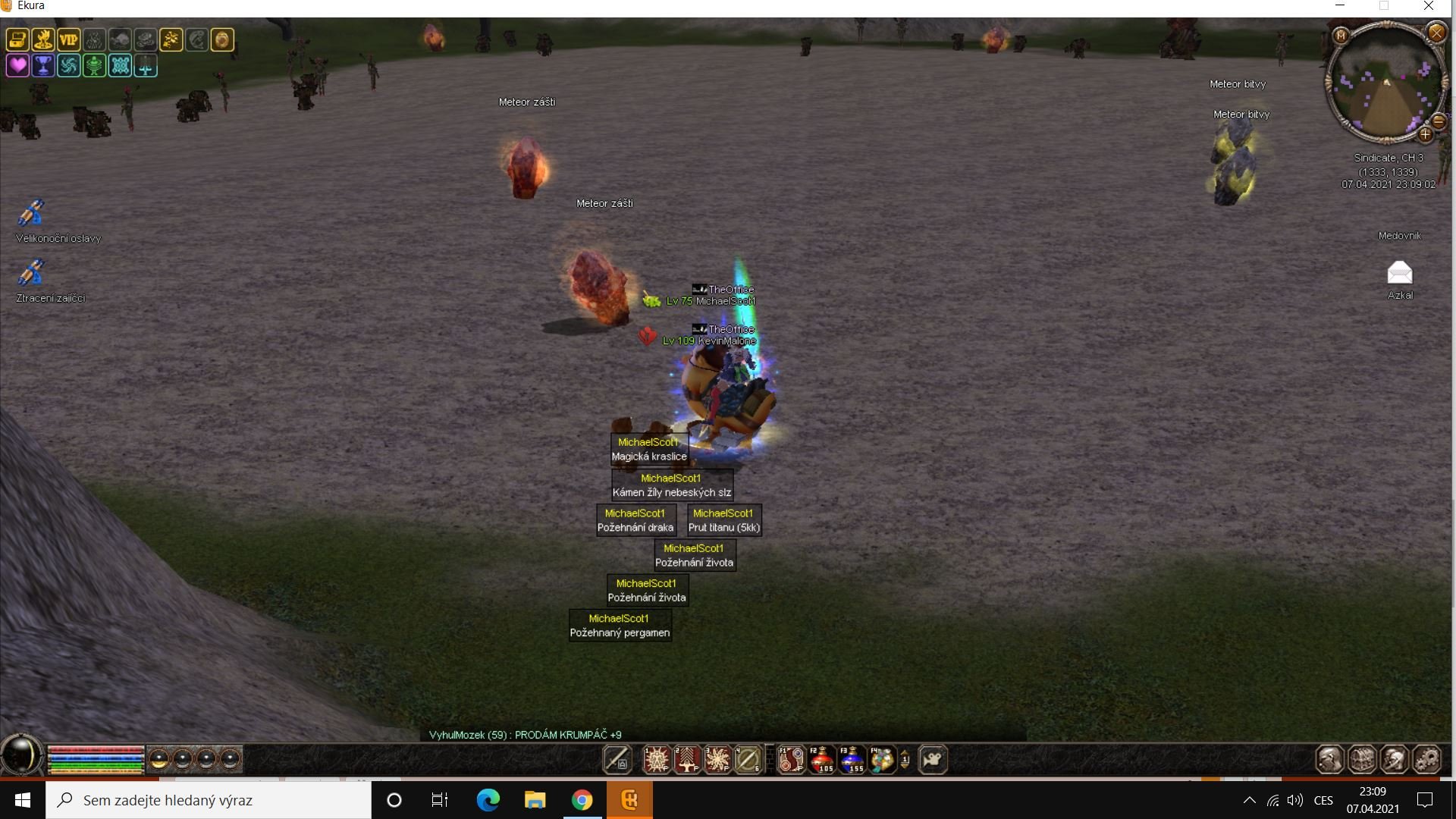The width and height of the screenshot is (1456, 819).
Task: Select the pink heart buff icon
Action: (x=17, y=66)
